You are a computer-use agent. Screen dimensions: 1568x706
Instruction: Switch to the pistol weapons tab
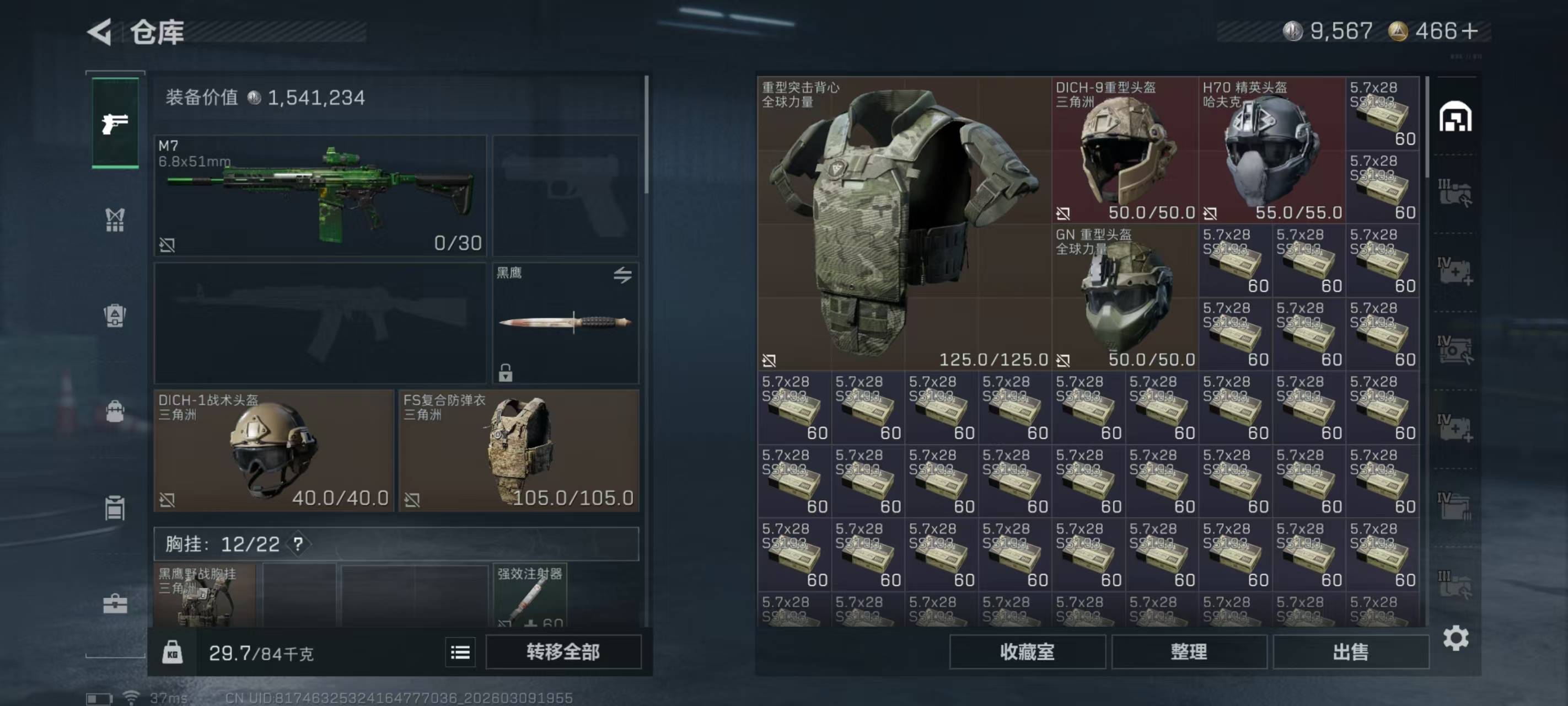coord(115,124)
